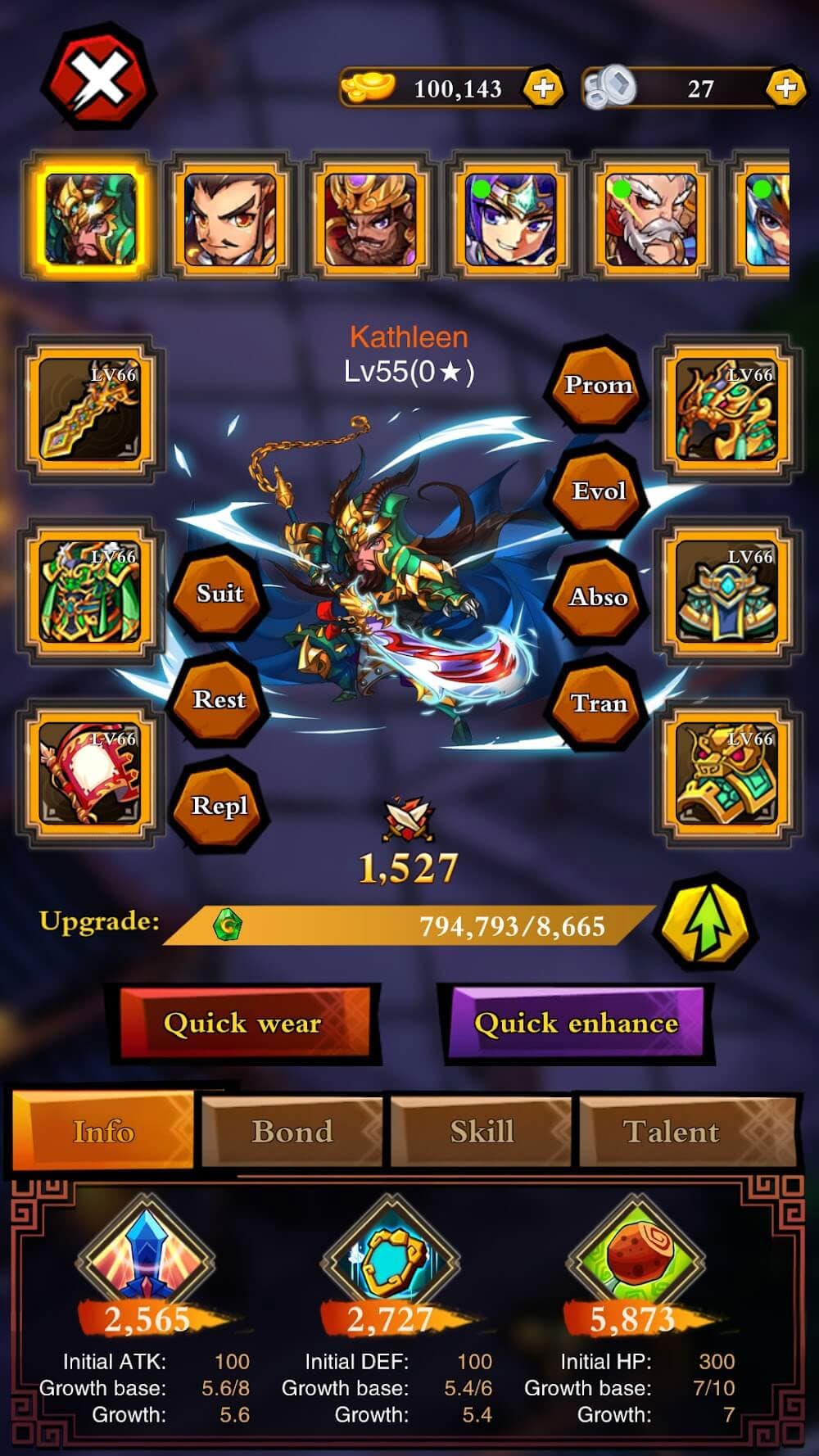Show the Talent tab

point(672,1132)
